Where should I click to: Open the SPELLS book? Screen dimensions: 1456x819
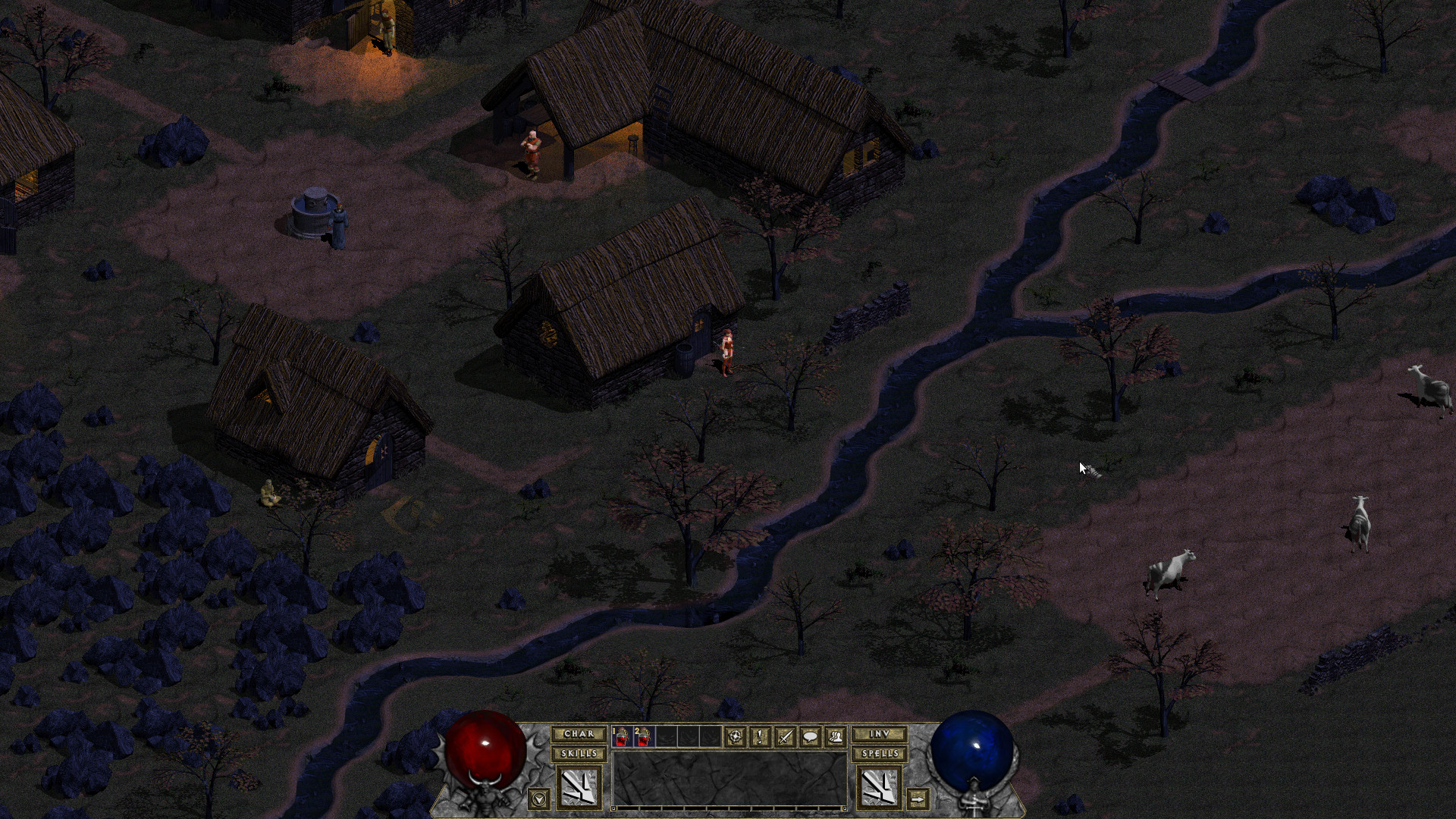point(879,754)
